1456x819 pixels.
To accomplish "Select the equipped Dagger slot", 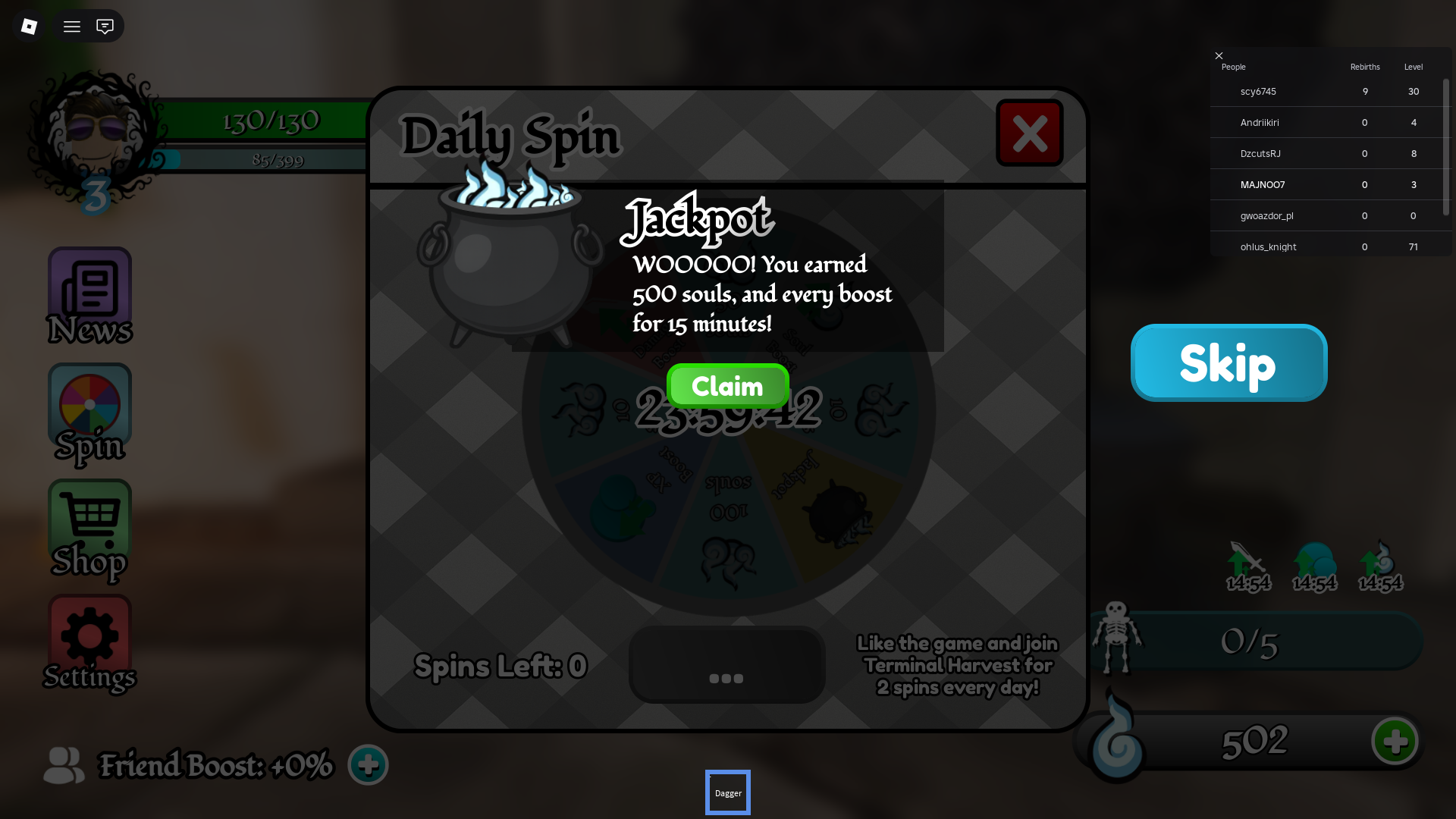I will pyautogui.click(x=727, y=792).
